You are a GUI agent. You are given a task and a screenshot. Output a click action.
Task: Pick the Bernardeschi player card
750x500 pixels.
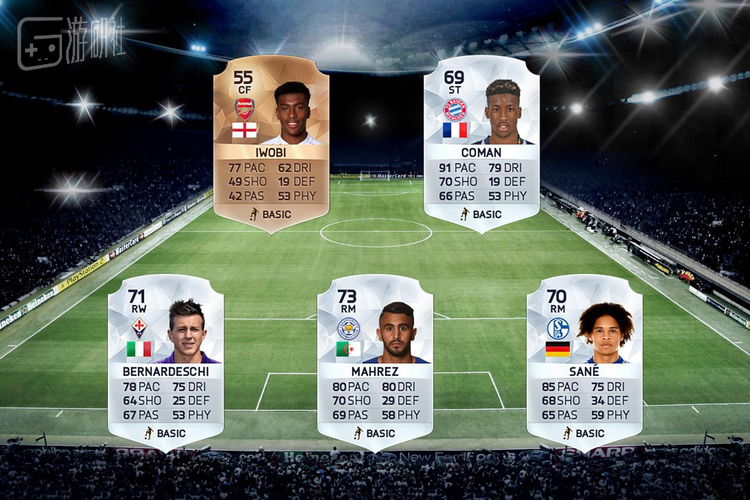[x=165, y=360]
